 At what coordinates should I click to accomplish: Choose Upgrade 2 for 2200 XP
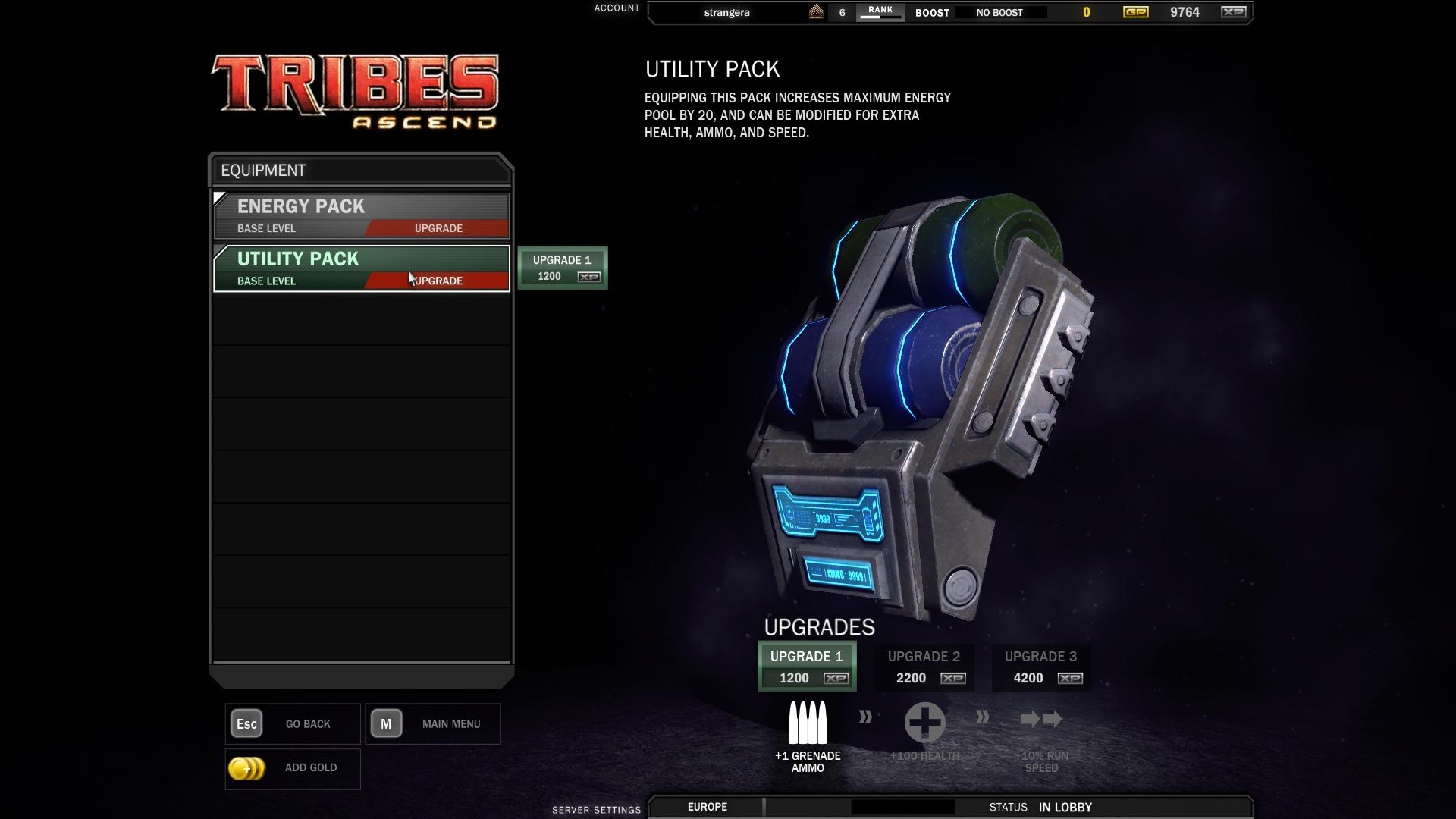(x=924, y=667)
